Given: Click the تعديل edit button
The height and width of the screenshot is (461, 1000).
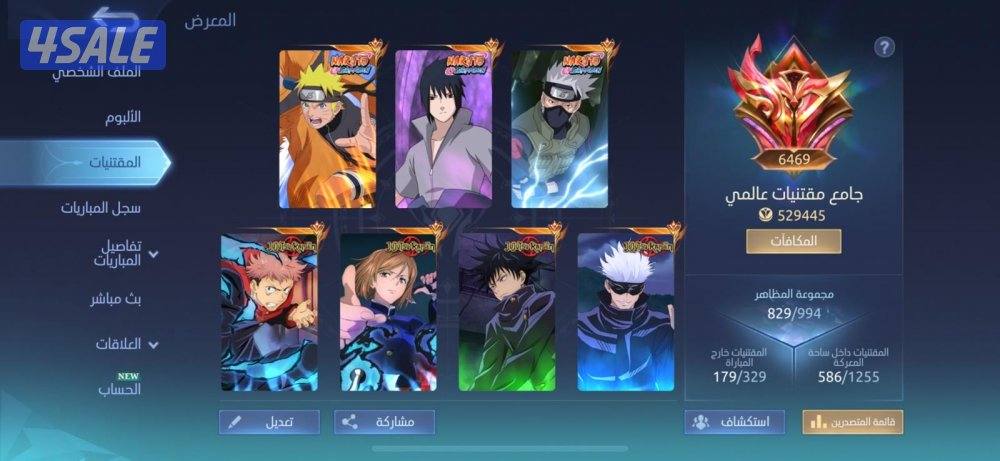Looking at the screenshot, I should tap(269, 422).
